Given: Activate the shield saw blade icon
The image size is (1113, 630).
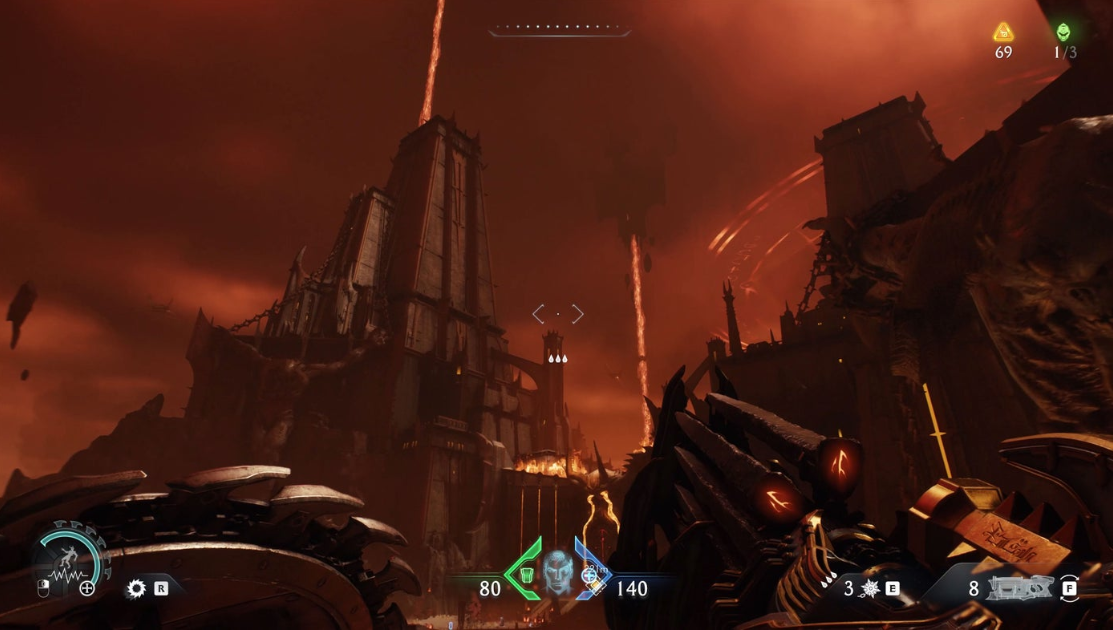Looking at the screenshot, I should [x=136, y=589].
